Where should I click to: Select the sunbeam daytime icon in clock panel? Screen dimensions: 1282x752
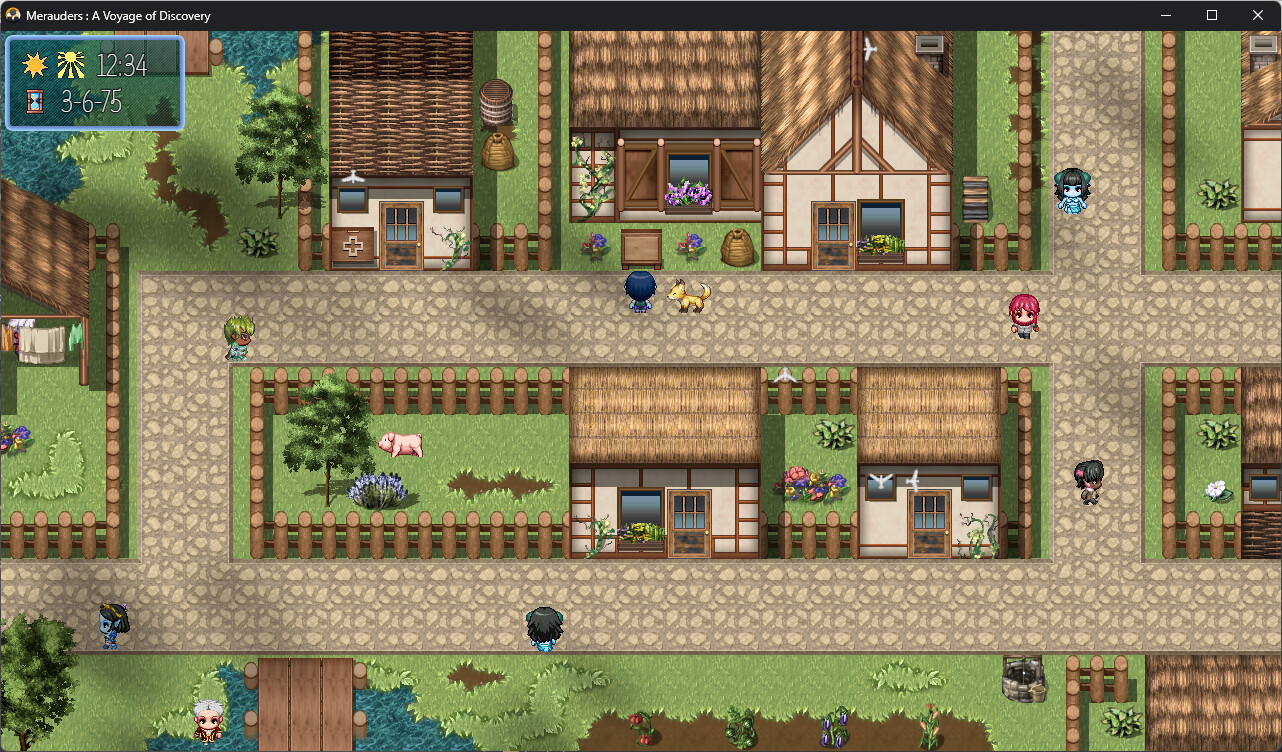(73, 63)
